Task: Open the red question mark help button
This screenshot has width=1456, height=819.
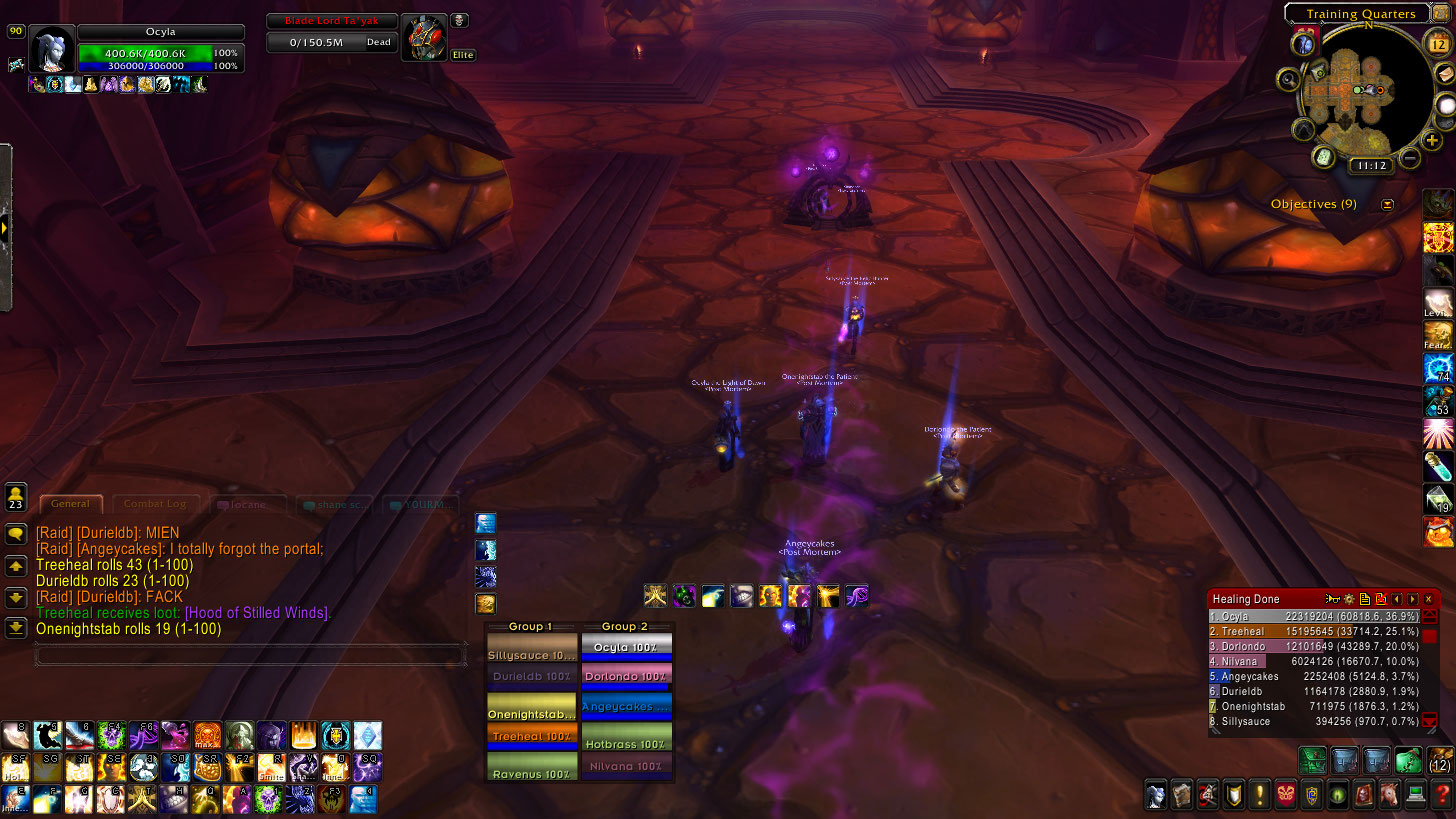Action: [1442, 796]
